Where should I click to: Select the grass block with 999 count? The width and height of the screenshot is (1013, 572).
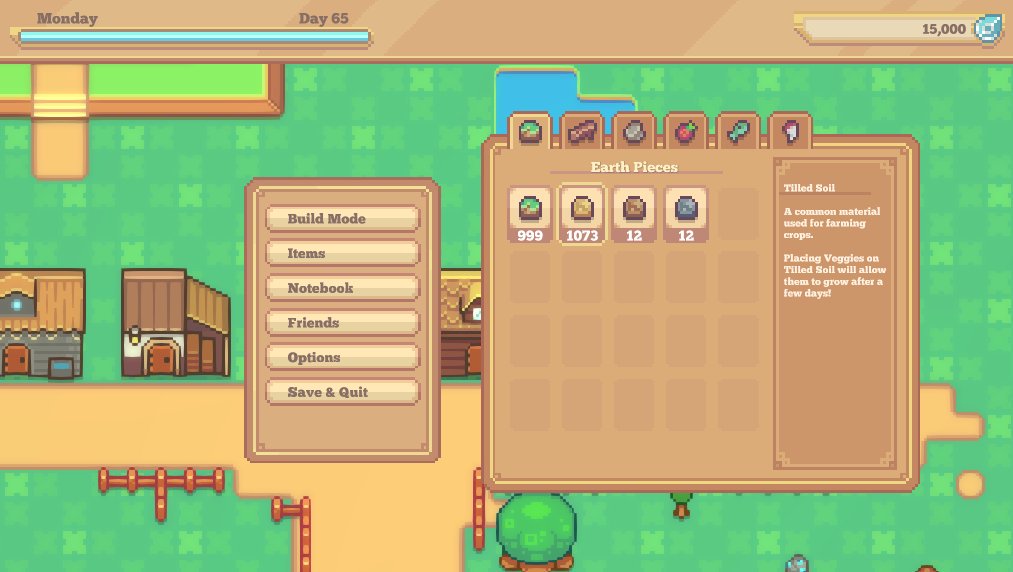click(x=530, y=214)
